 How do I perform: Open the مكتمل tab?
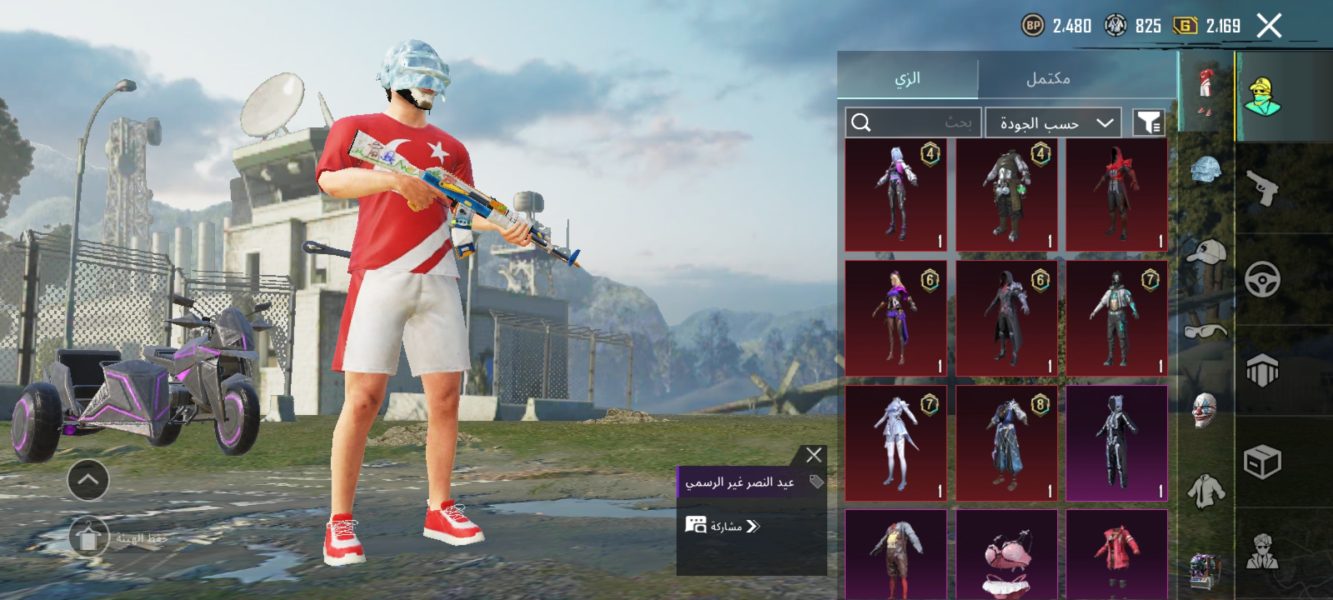1048,78
